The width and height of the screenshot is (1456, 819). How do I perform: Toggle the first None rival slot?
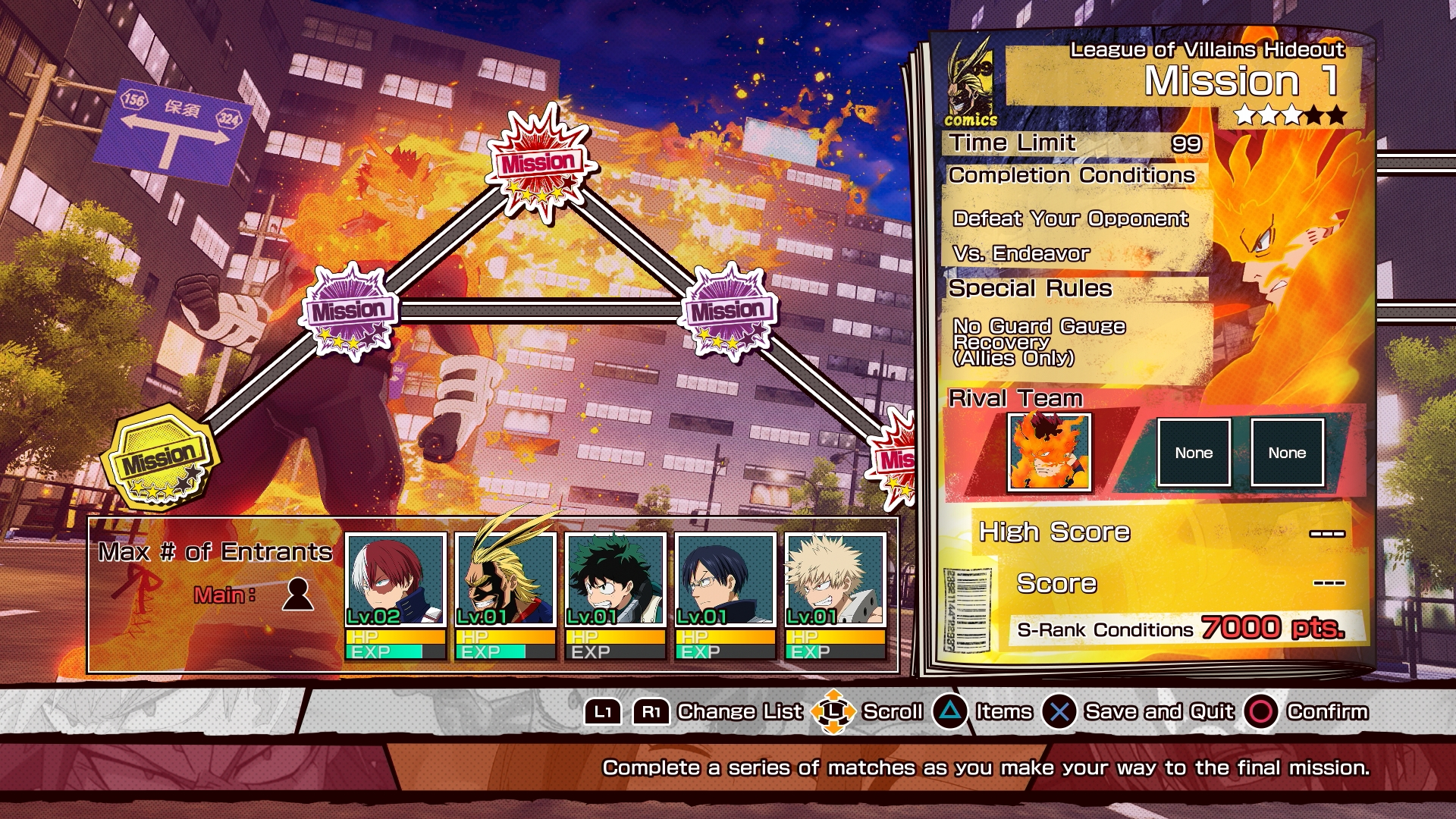[1195, 452]
